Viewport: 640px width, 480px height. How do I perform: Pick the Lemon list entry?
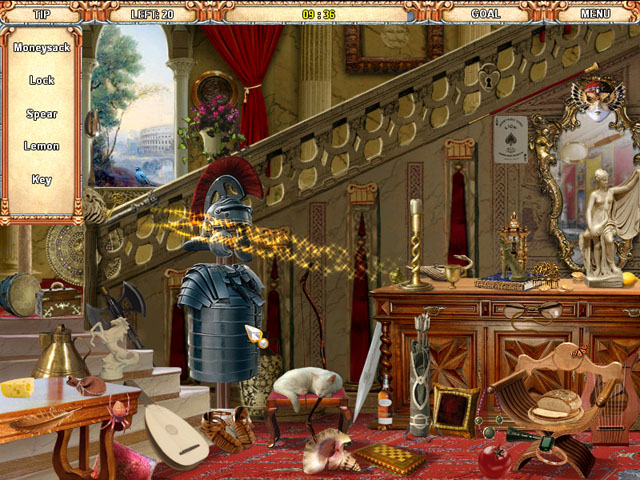42,146
